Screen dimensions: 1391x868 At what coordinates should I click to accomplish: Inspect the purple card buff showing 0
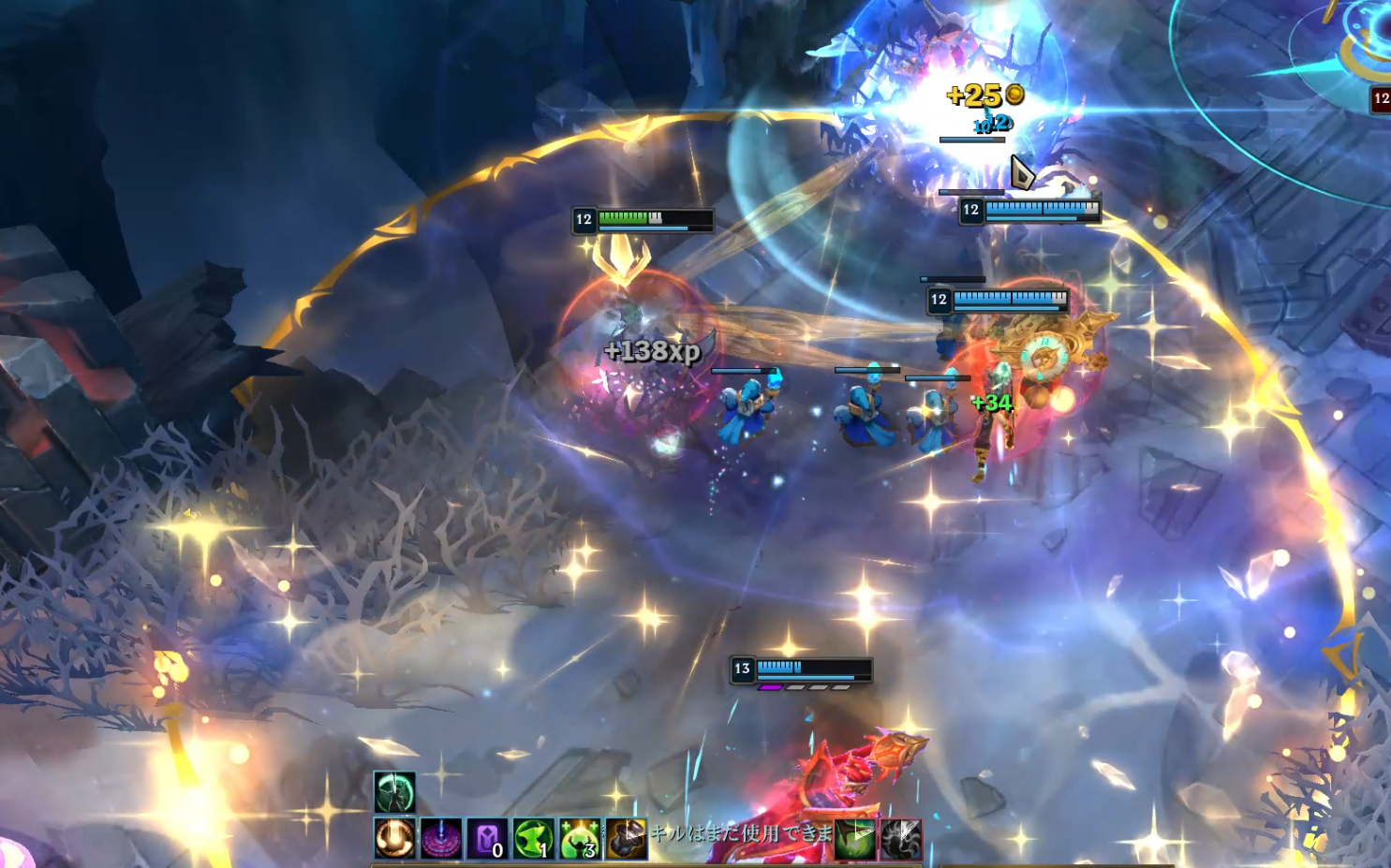coord(487,838)
